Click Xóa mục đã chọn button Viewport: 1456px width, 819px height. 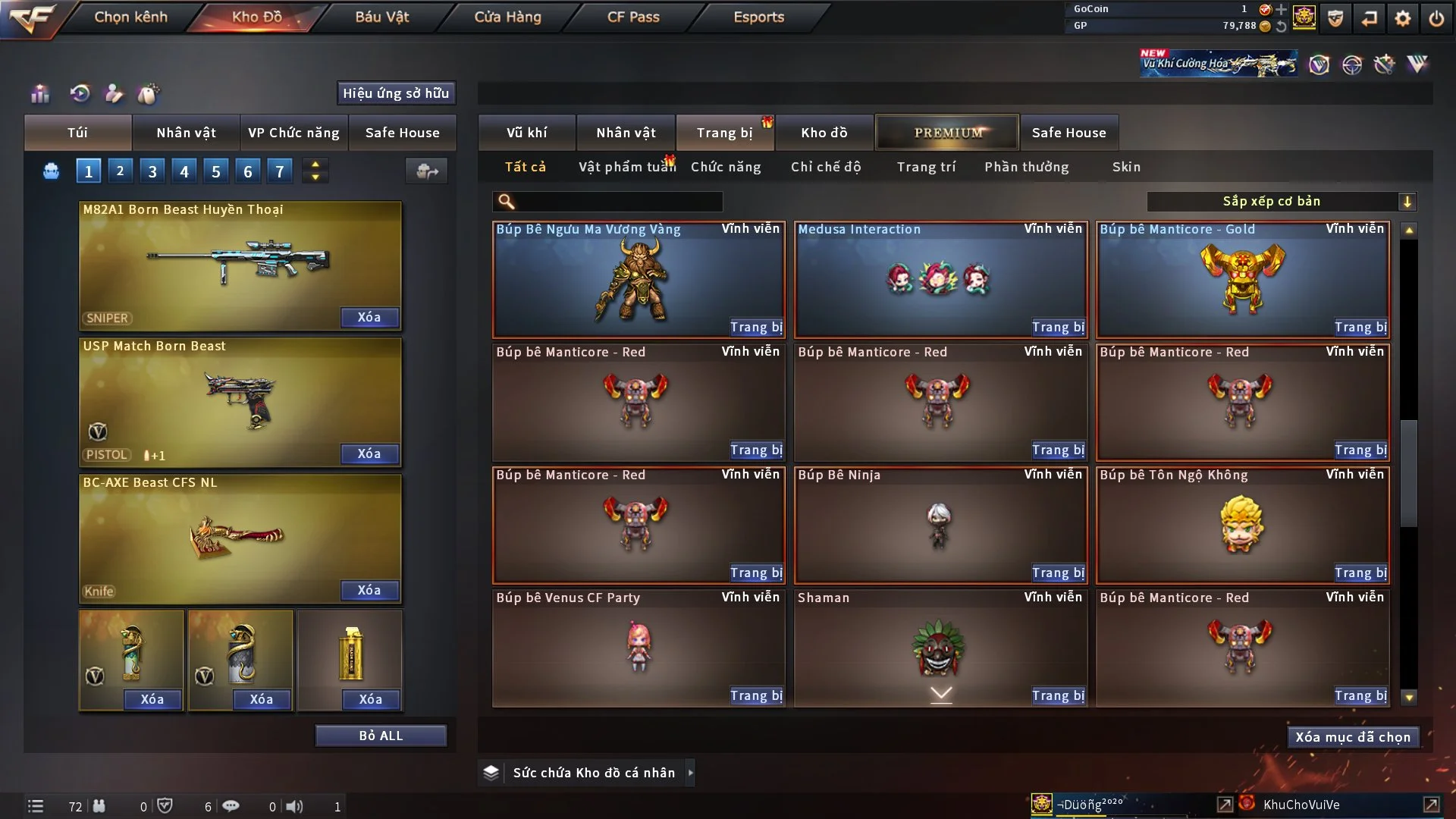(x=1353, y=737)
